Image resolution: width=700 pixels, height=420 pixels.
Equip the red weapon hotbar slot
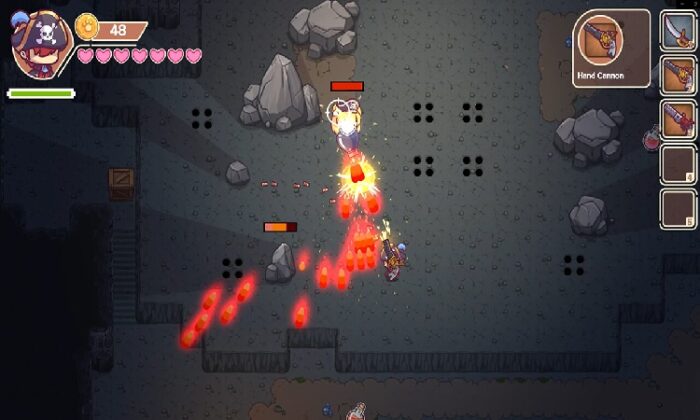[x=677, y=118]
